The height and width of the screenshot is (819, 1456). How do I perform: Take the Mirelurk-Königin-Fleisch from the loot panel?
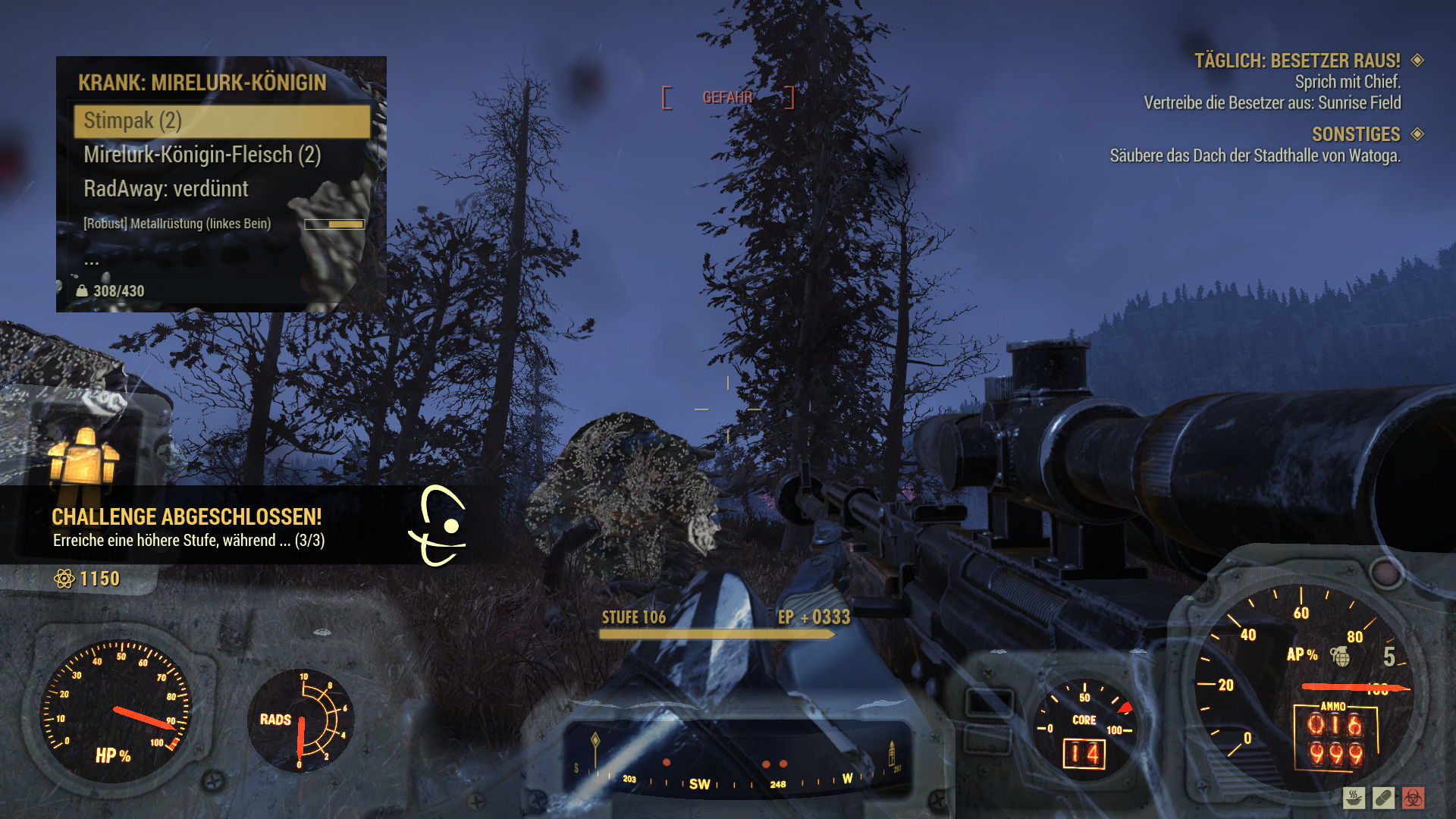(202, 155)
